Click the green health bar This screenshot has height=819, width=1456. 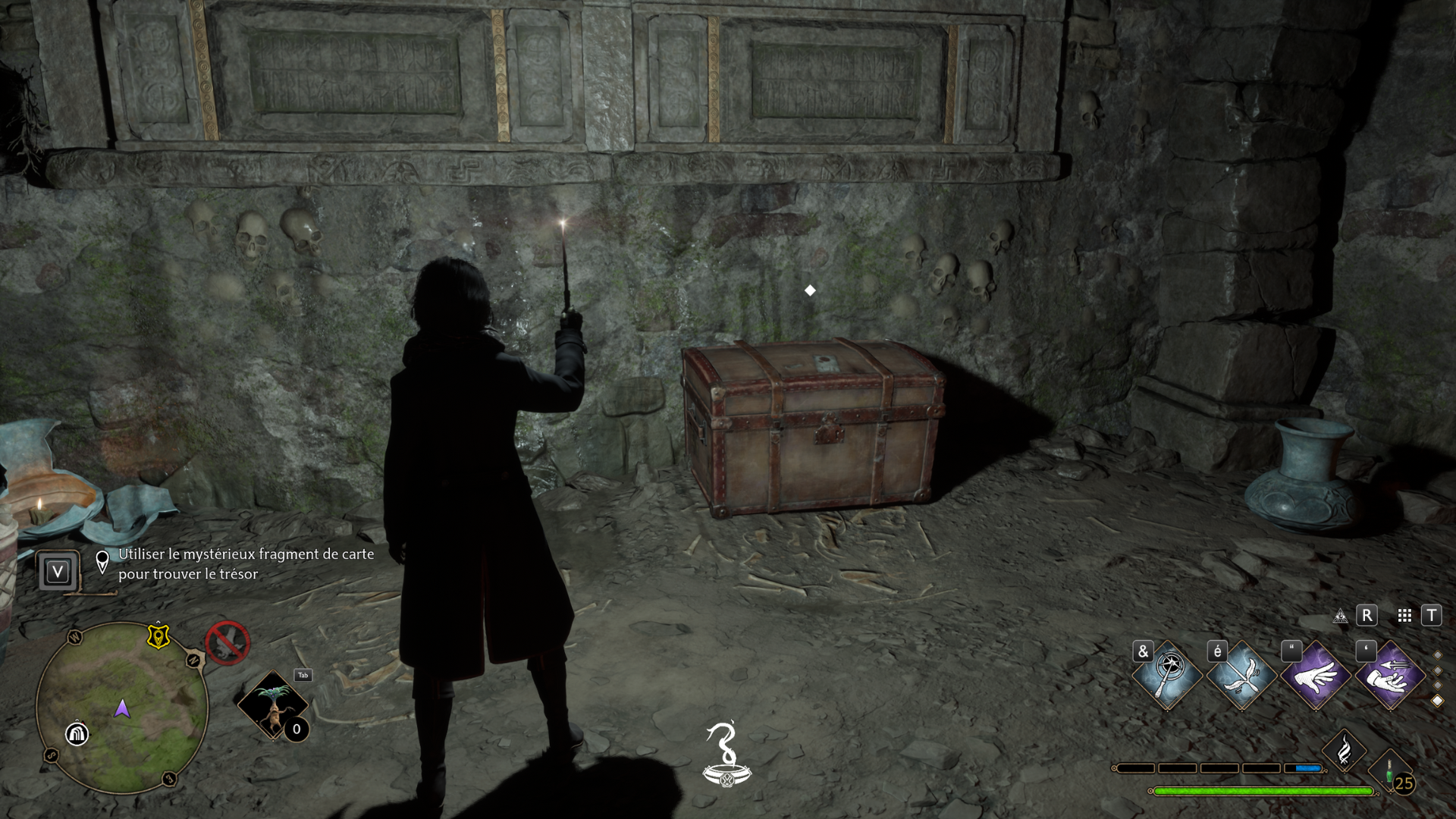(1263, 791)
